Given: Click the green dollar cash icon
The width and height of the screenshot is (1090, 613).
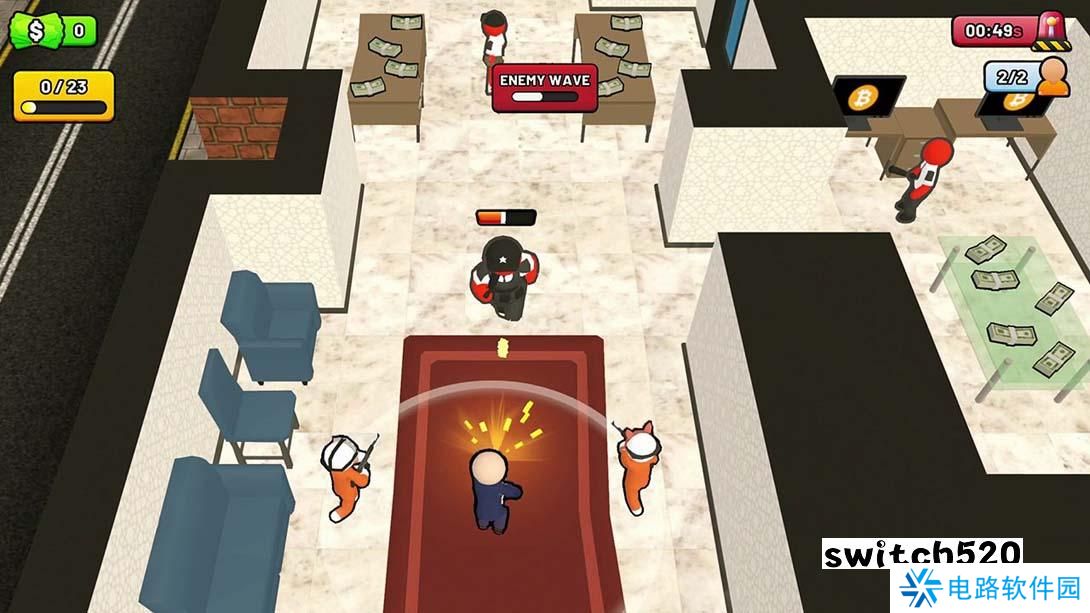Looking at the screenshot, I should (34, 32).
